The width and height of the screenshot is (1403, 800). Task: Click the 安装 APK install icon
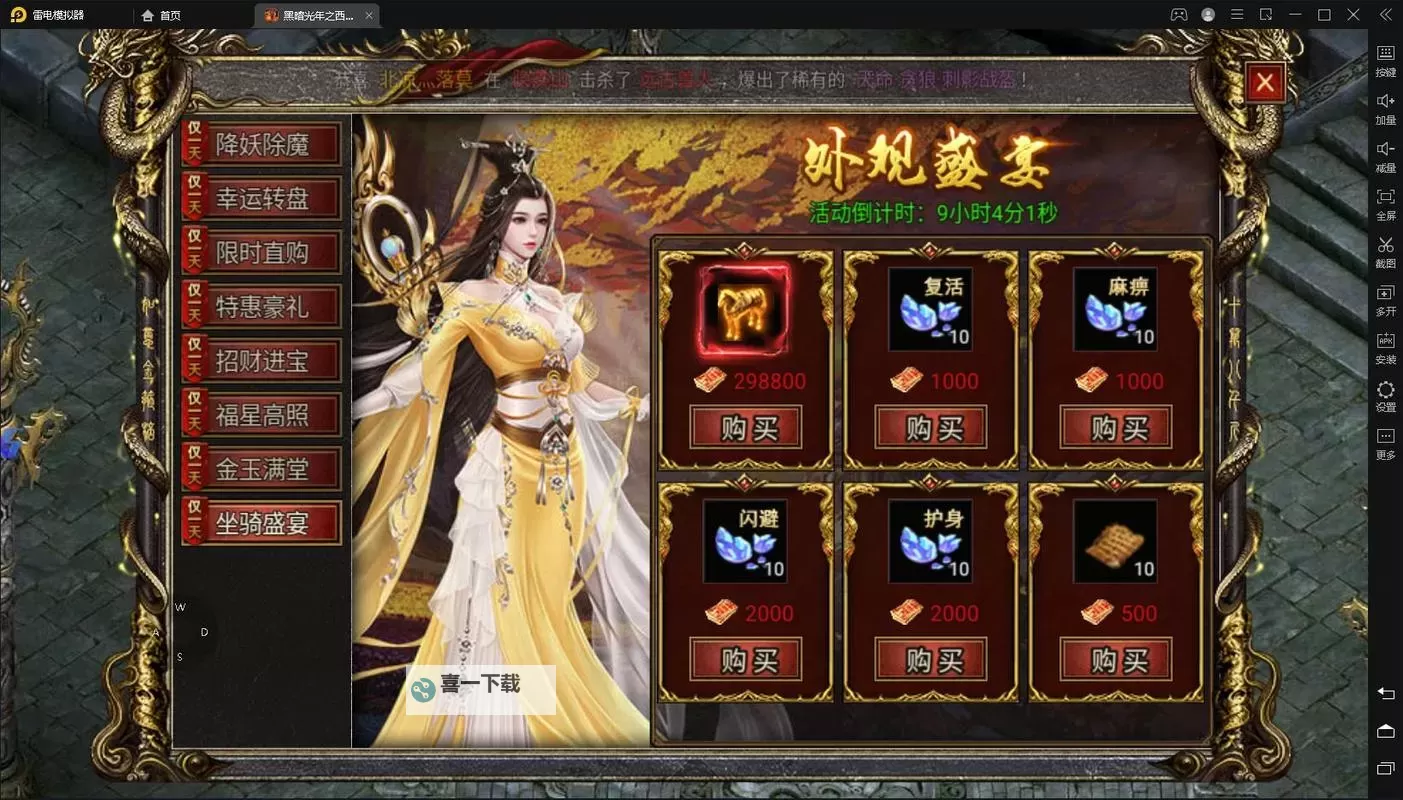point(1385,348)
